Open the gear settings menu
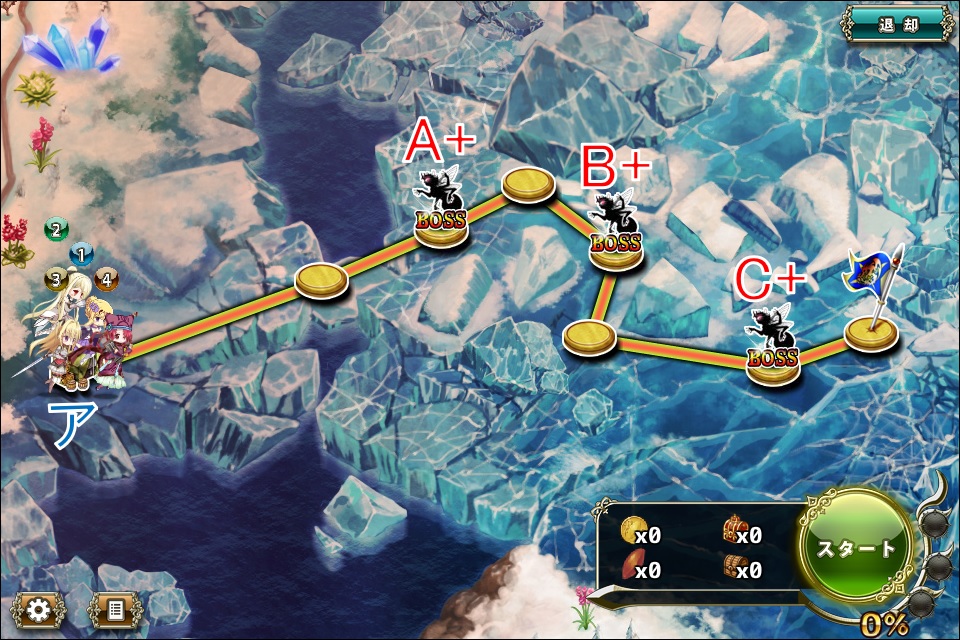The height and width of the screenshot is (640, 960). 38,609
